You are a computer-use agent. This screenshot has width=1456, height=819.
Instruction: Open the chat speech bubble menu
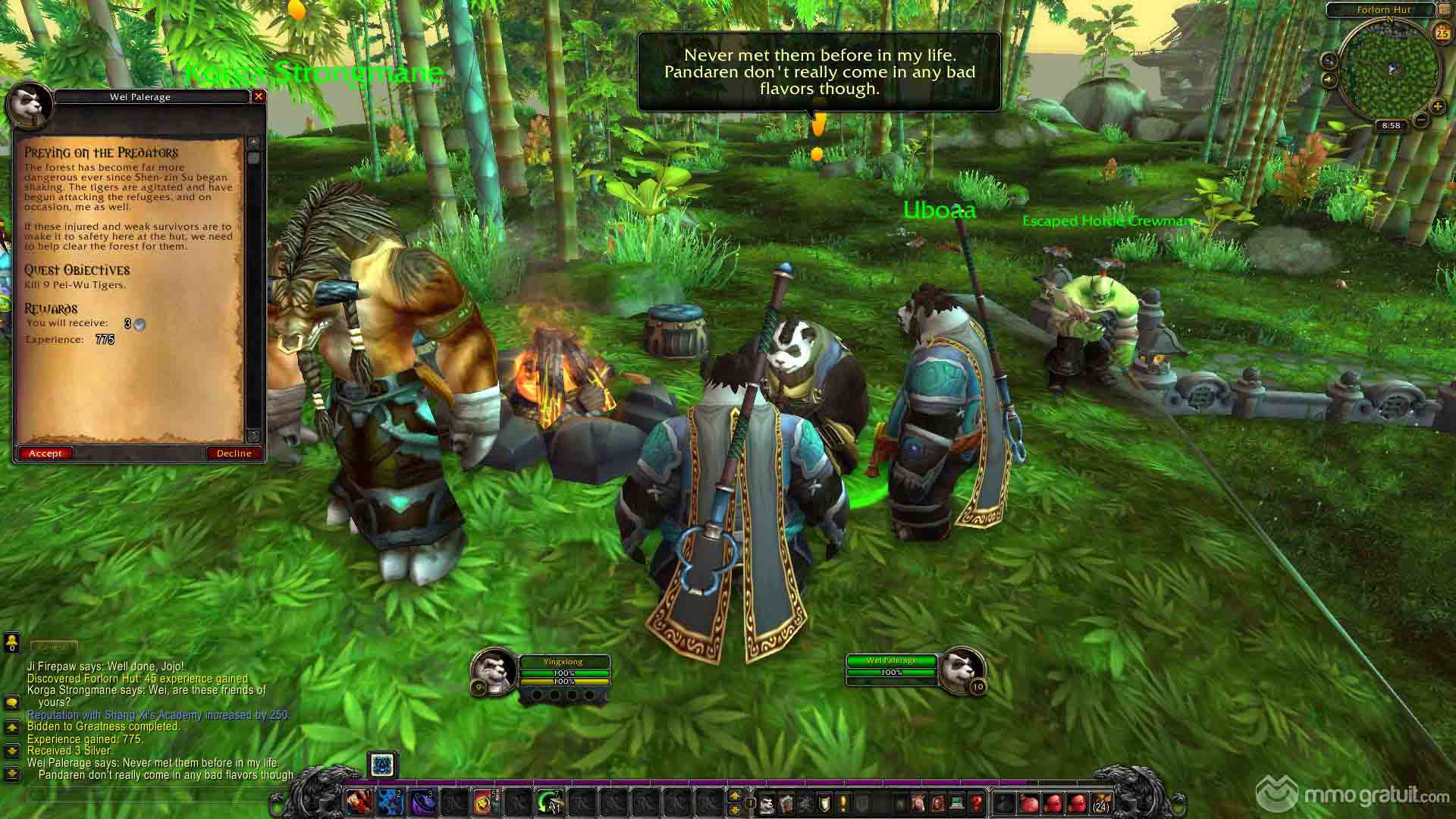click(x=11, y=703)
